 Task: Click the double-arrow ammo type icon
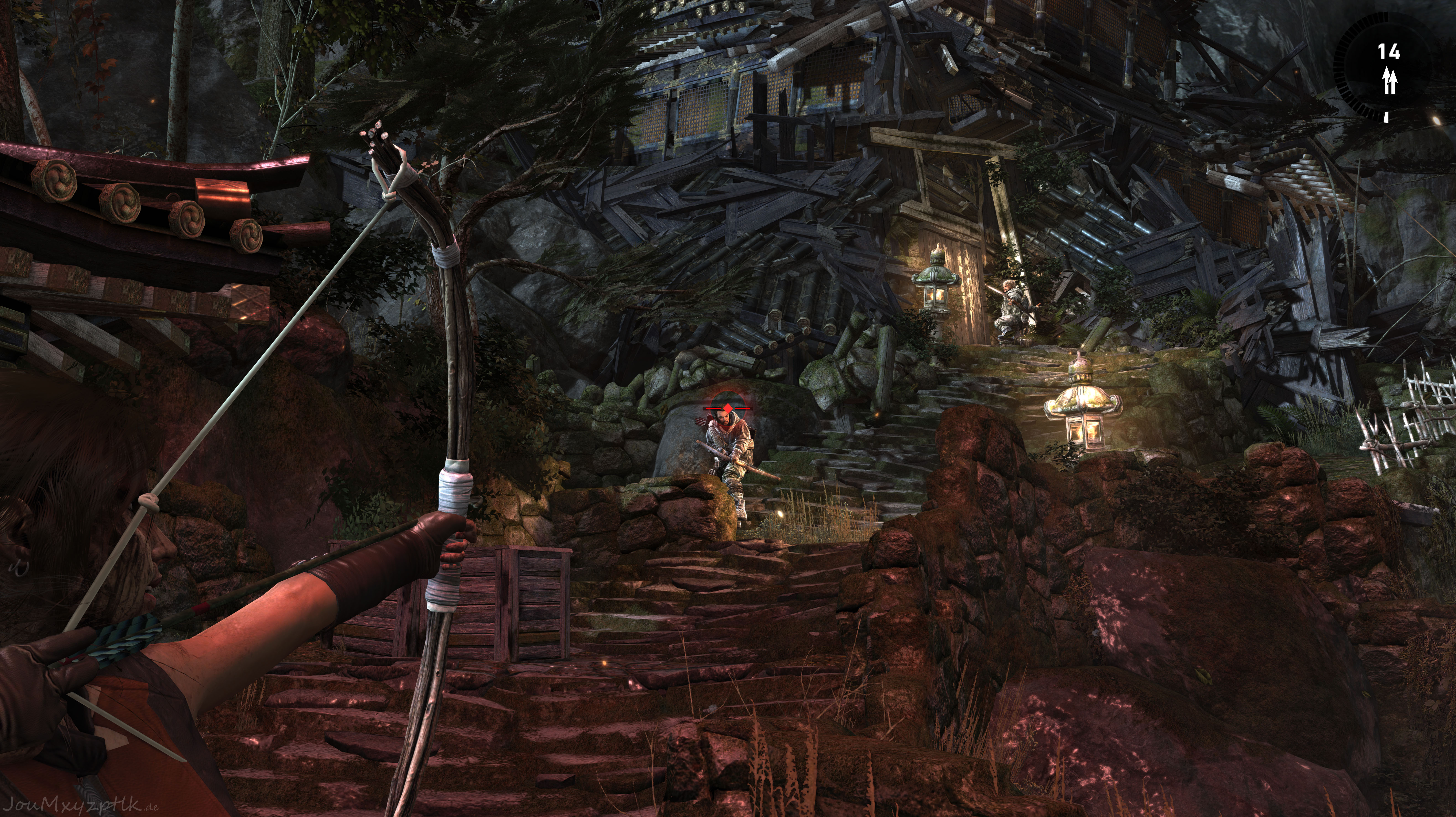pyautogui.click(x=1390, y=81)
